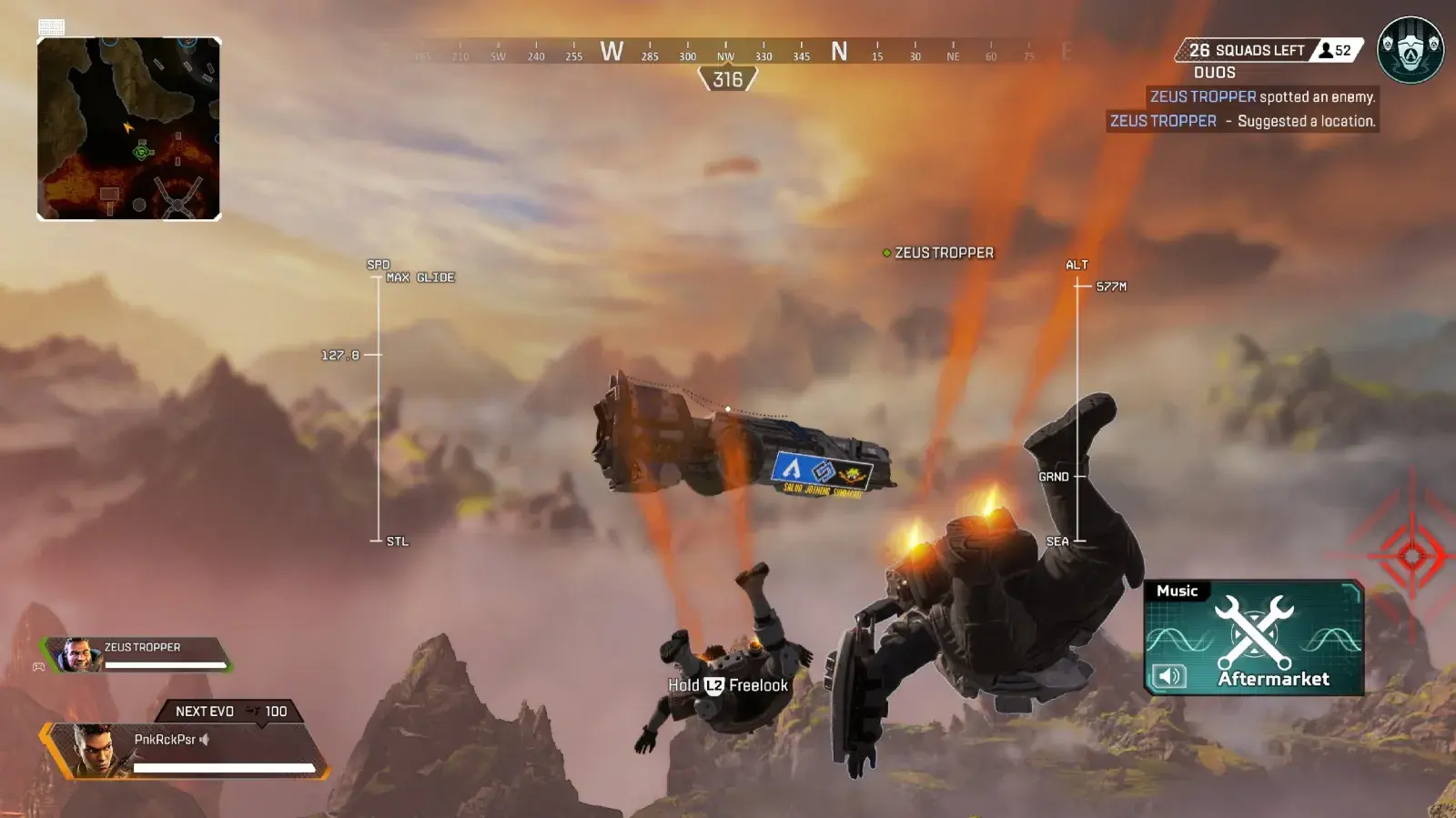Screen dimensions: 1456x818
Task: Select the ZEUS TROPPER teammate name tag
Action: 938,253
